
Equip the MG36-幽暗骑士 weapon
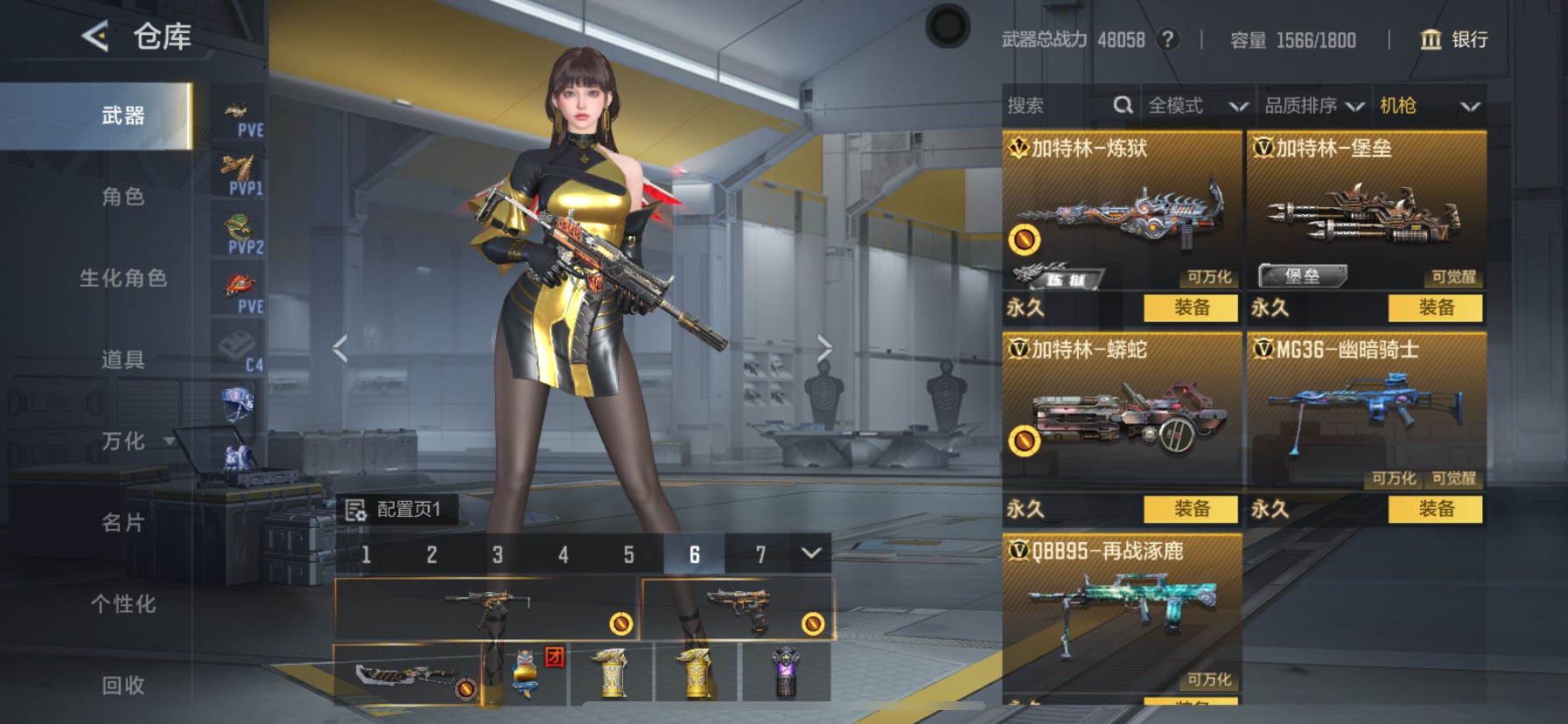[1436, 509]
